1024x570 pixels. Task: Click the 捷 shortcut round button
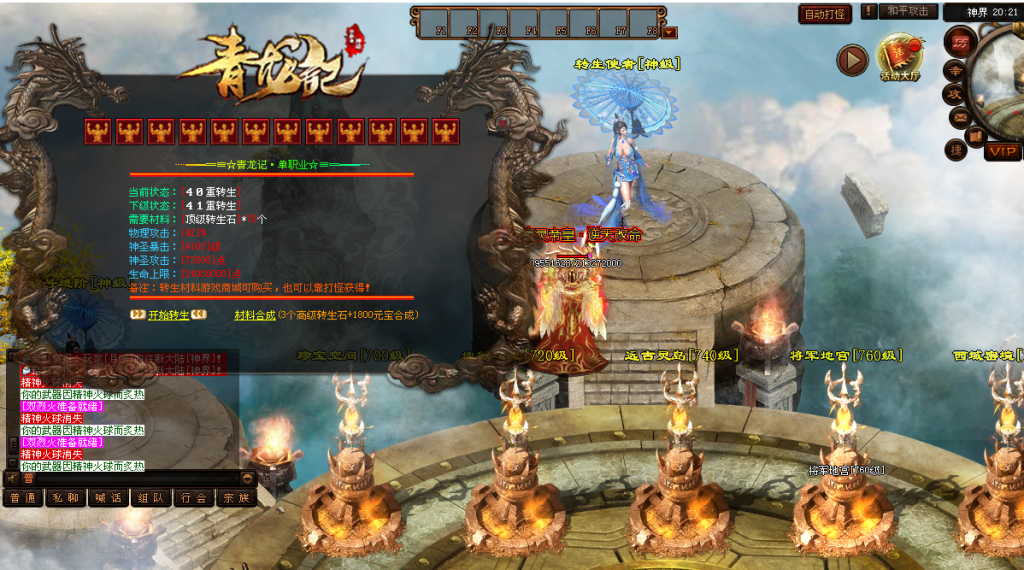click(957, 149)
